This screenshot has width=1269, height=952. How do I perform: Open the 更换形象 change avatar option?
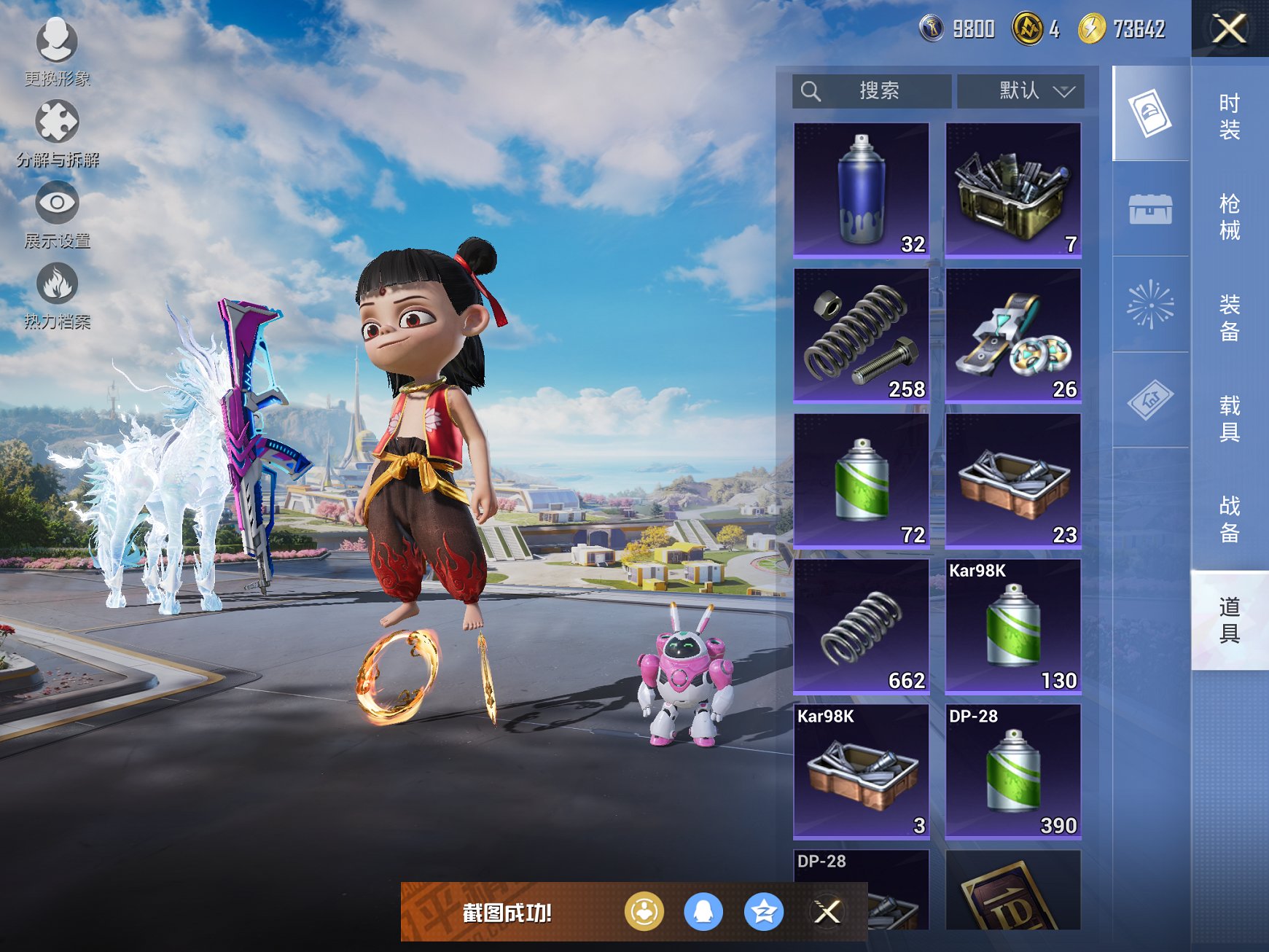(57, 51)
